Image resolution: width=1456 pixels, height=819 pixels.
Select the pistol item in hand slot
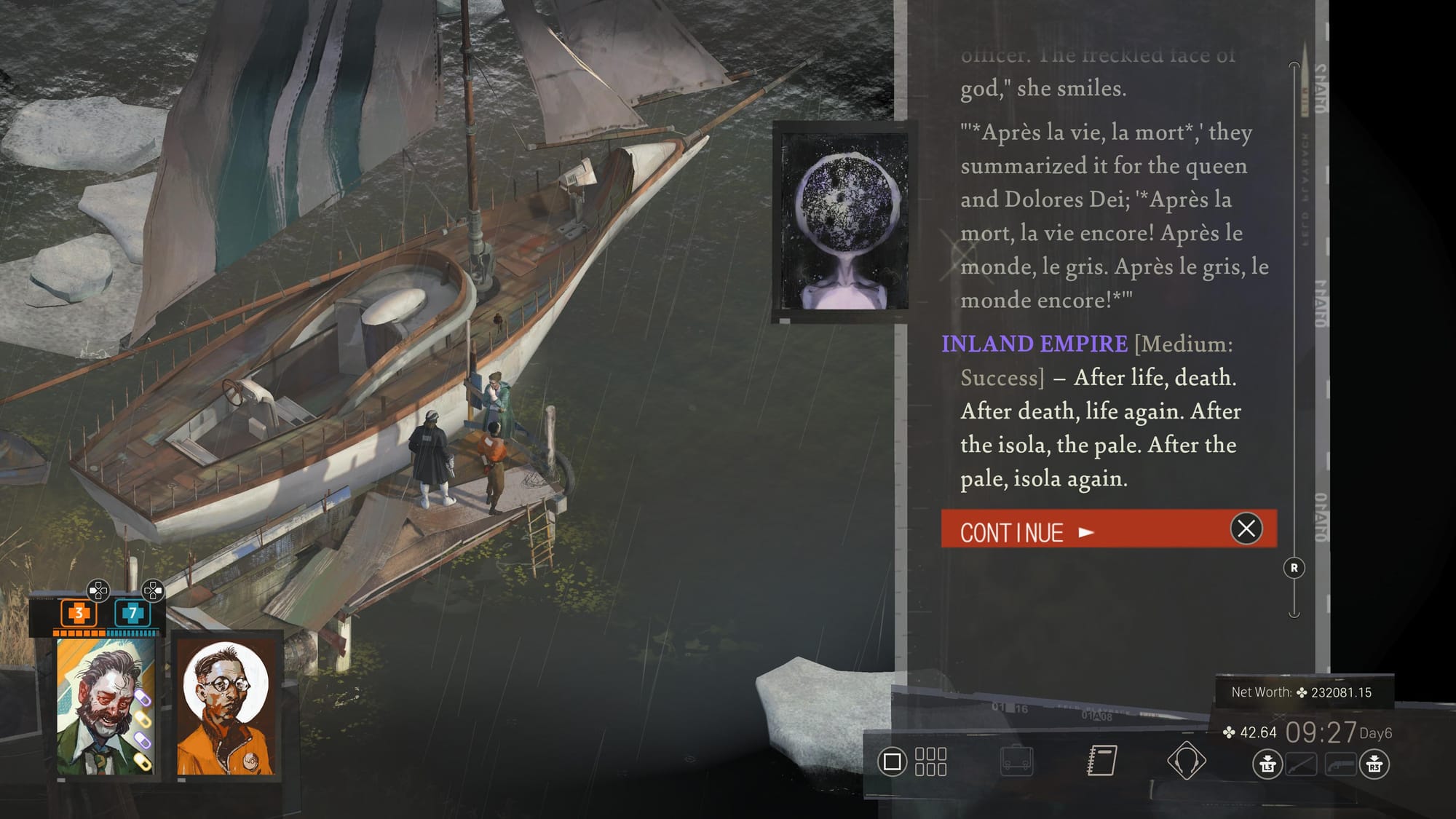coord(1341,765)
